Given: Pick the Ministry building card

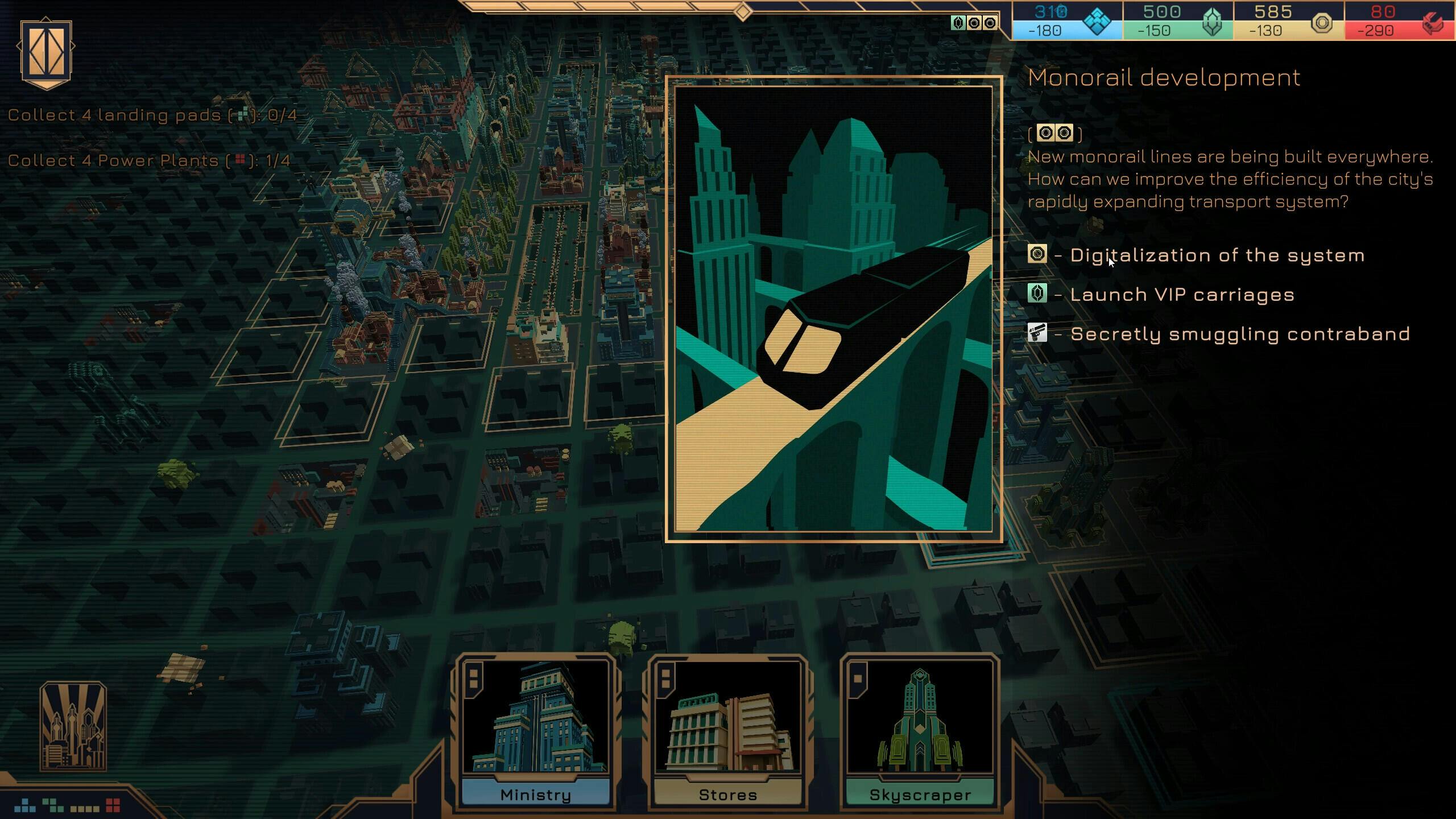Looking at the screenshot, I should click(535, 731).
